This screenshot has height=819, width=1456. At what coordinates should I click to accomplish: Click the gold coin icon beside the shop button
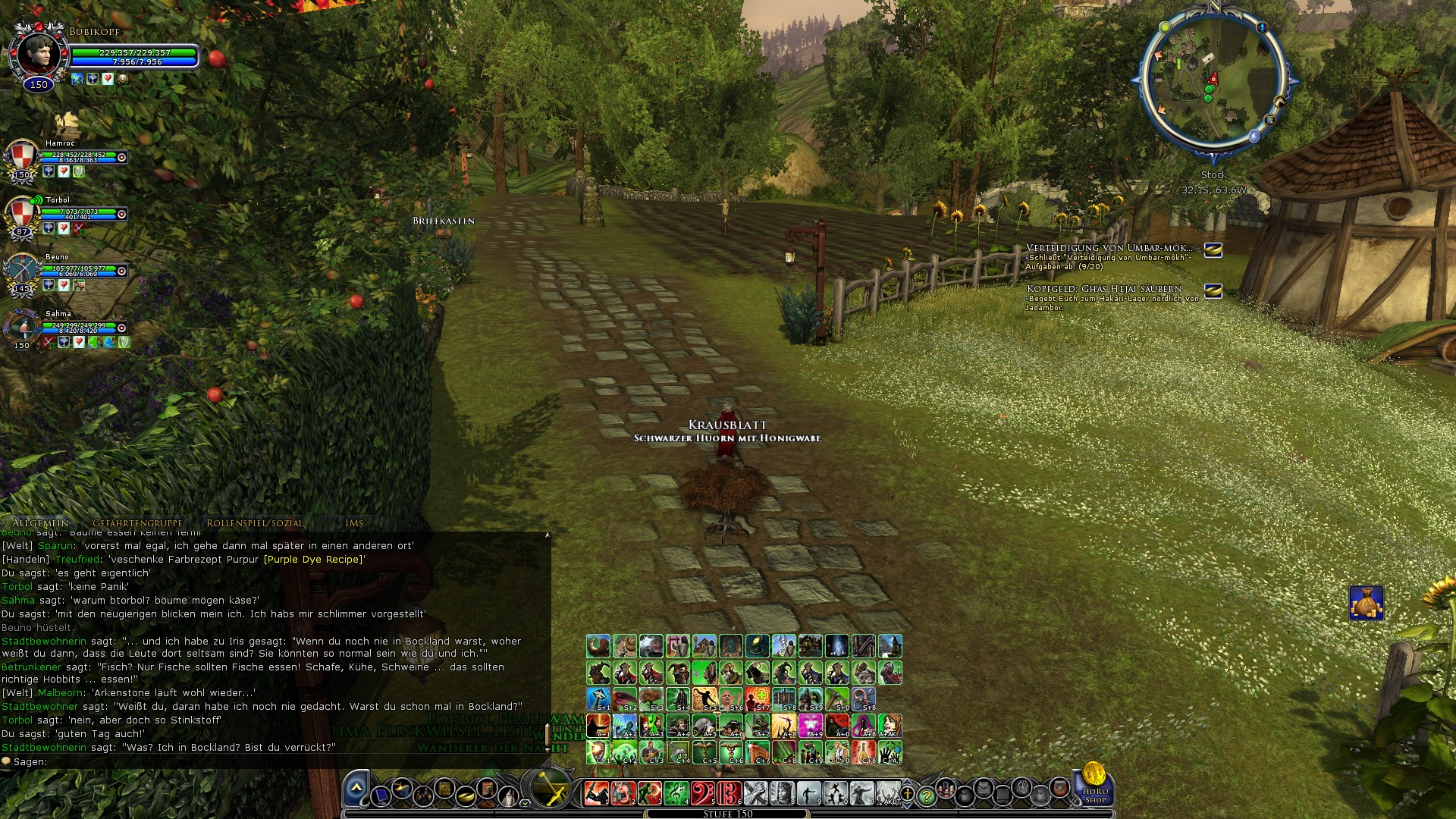coord(1094,772)
